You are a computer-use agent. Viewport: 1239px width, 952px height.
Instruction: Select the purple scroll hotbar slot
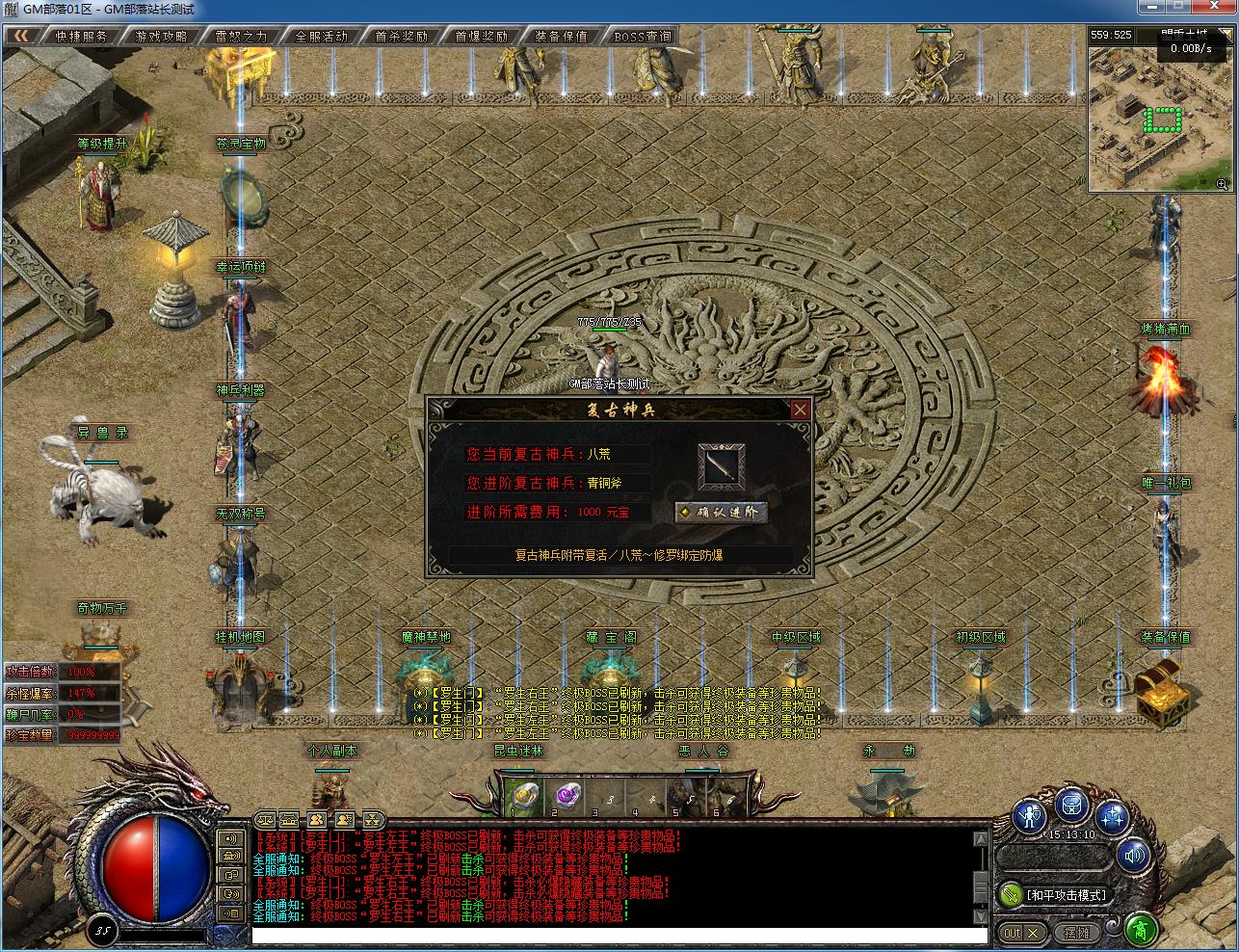[x=567, y=796]
